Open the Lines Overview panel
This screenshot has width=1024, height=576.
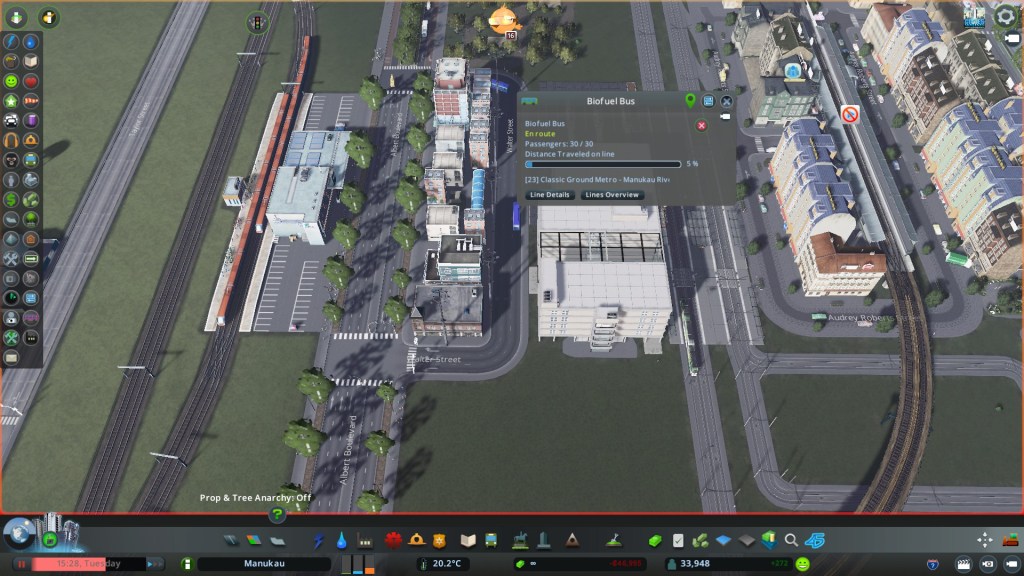(x=612, y=195)
